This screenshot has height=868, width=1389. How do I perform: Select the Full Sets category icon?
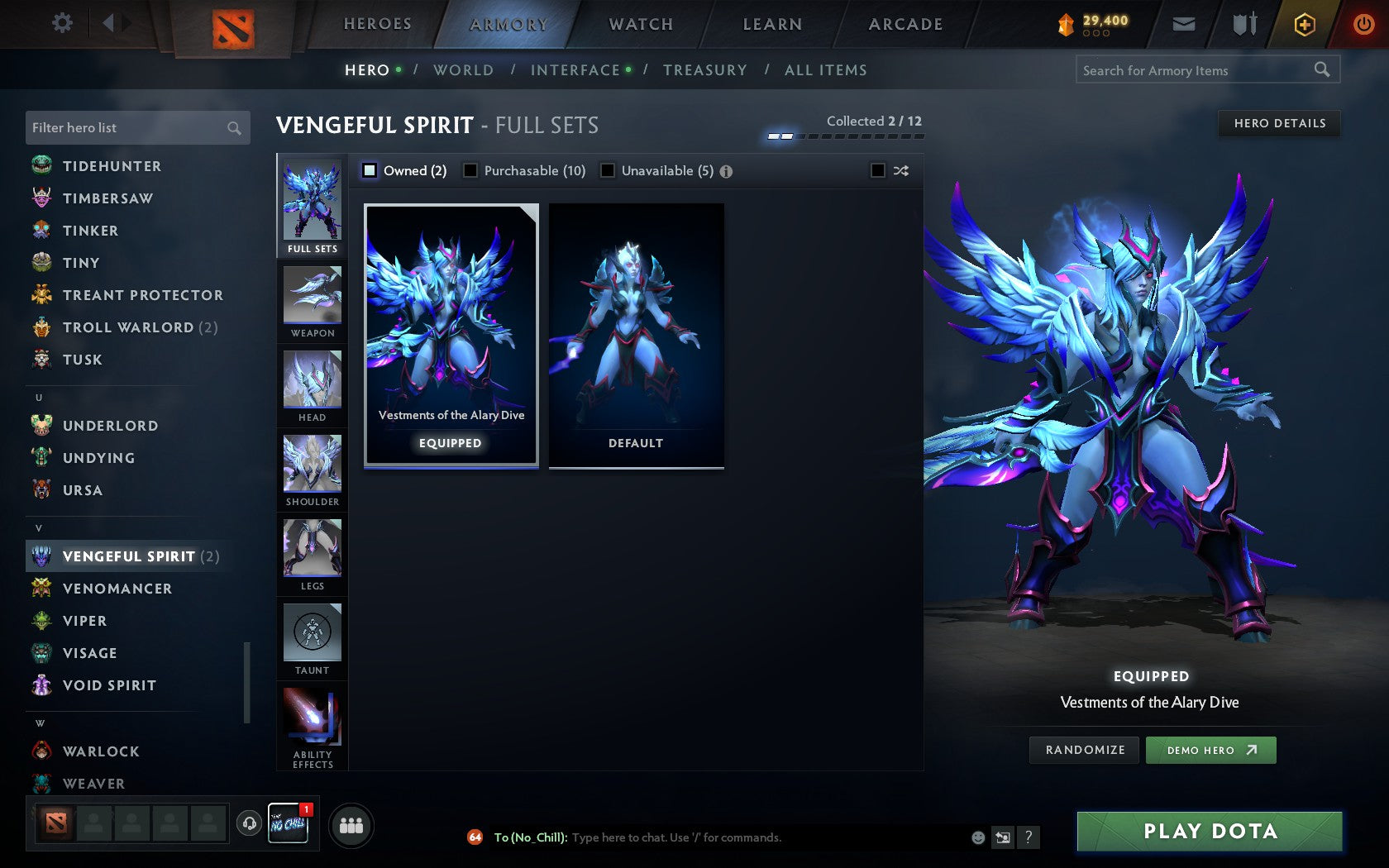pos(312,203)
